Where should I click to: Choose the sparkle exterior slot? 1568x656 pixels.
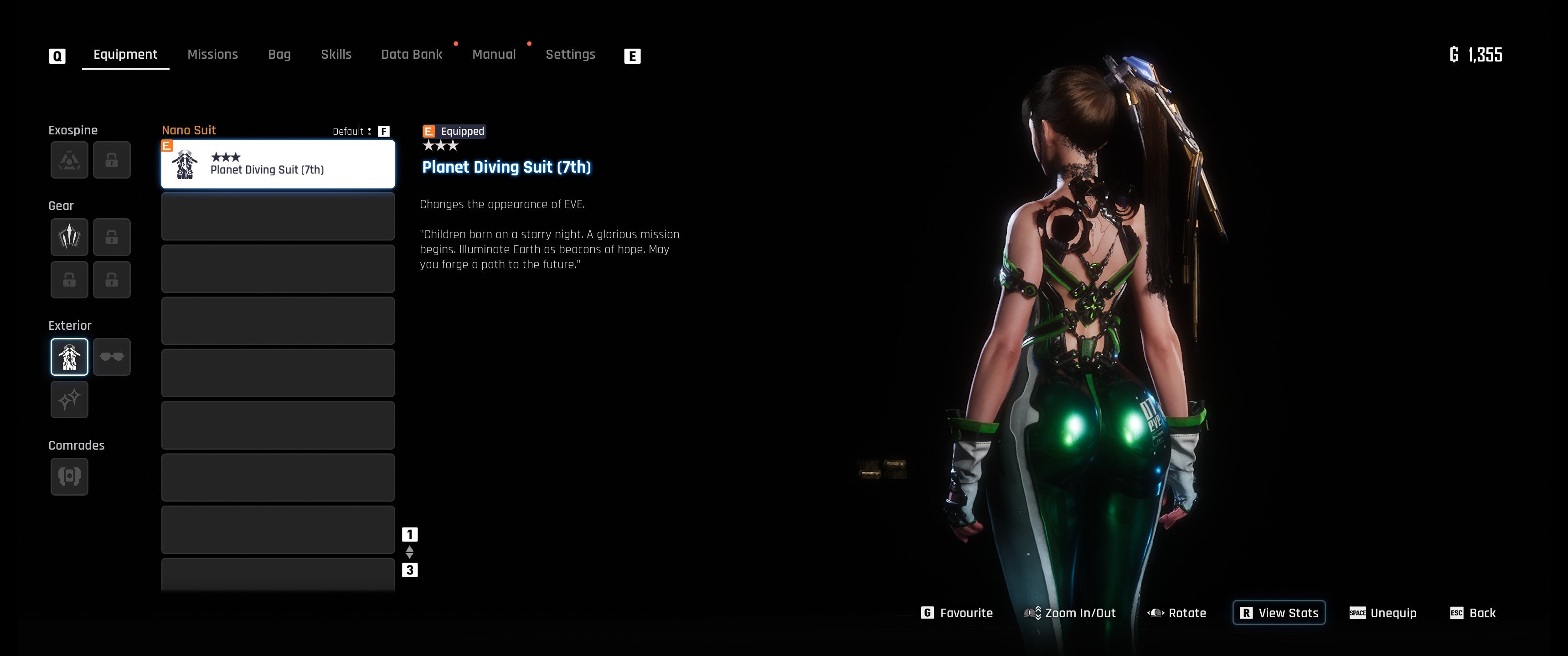coord(69,400)
